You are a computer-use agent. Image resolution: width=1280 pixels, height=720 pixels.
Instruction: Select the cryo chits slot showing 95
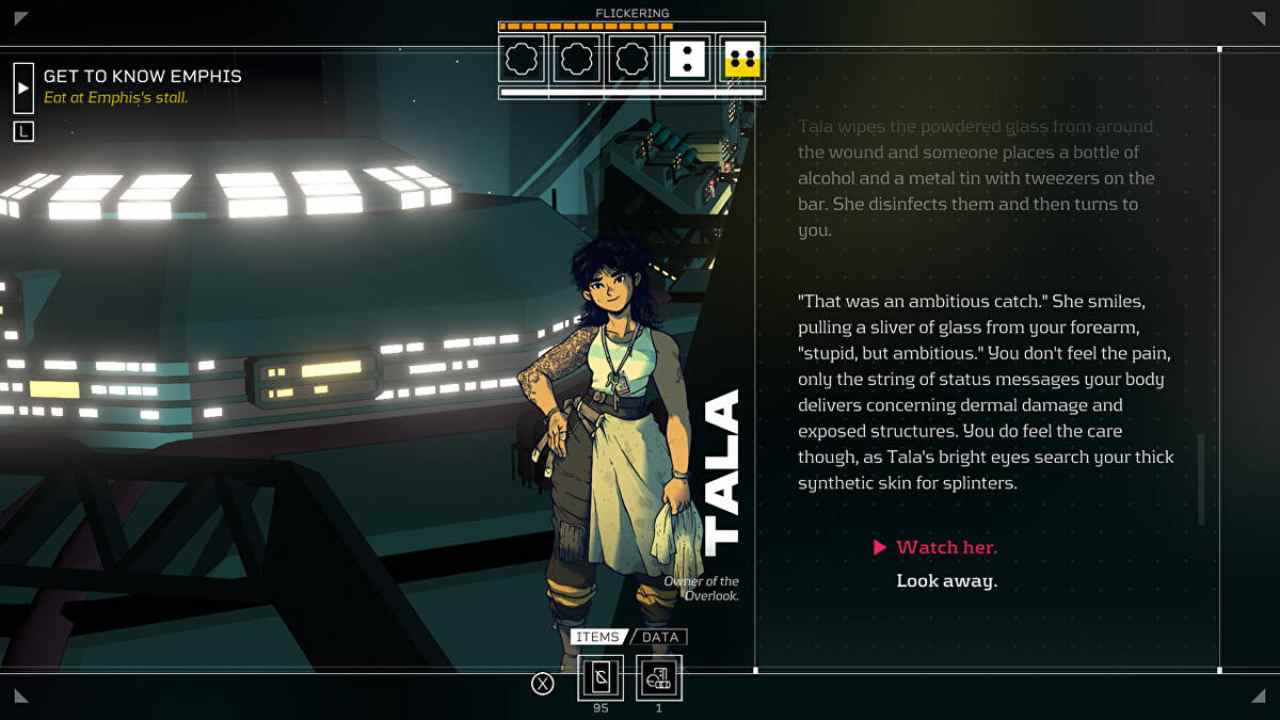click(600, 678)
